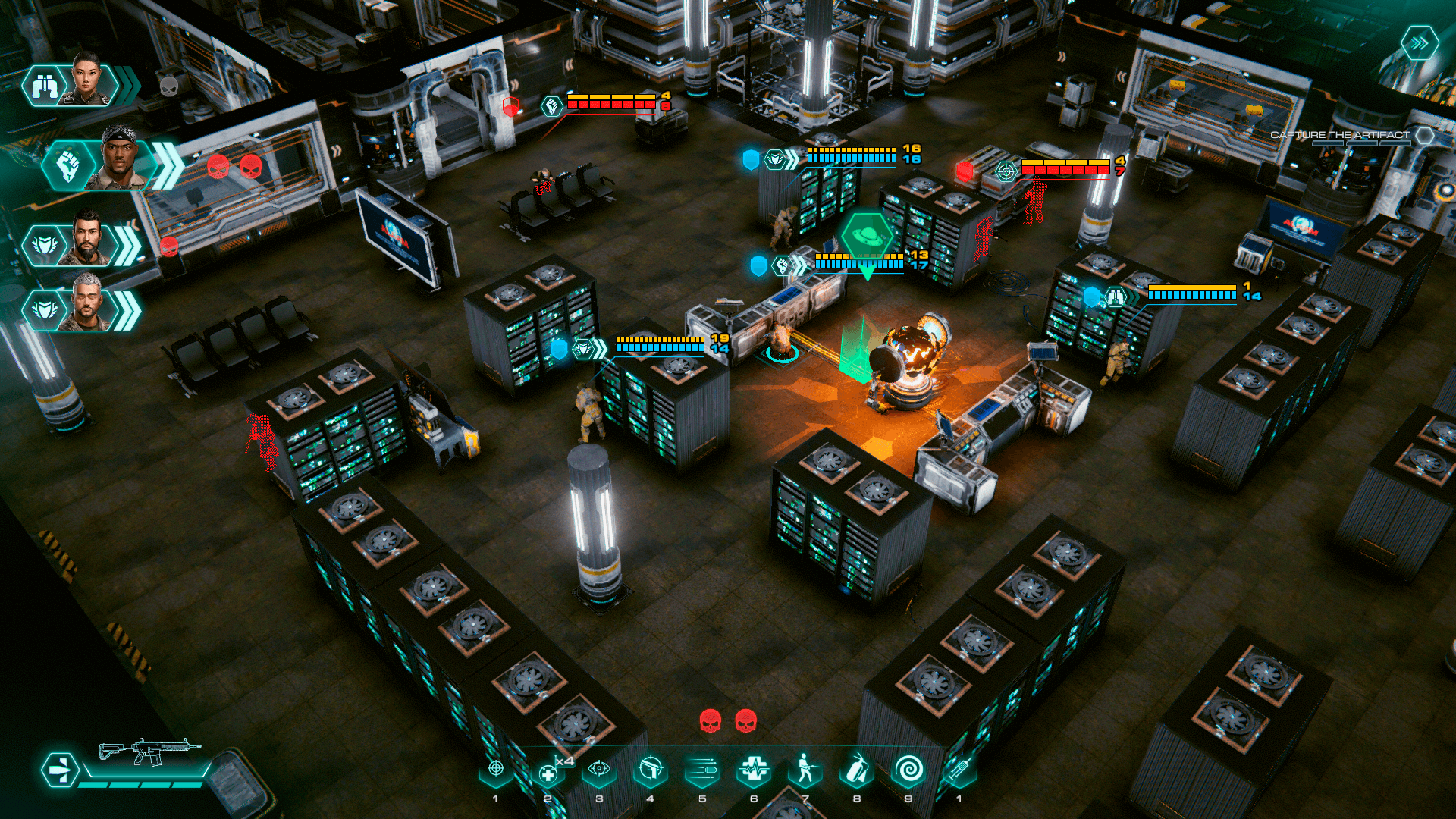Activate the running soldier ability
Viewport: 1456px width, 819px height.
pos(805,770)
